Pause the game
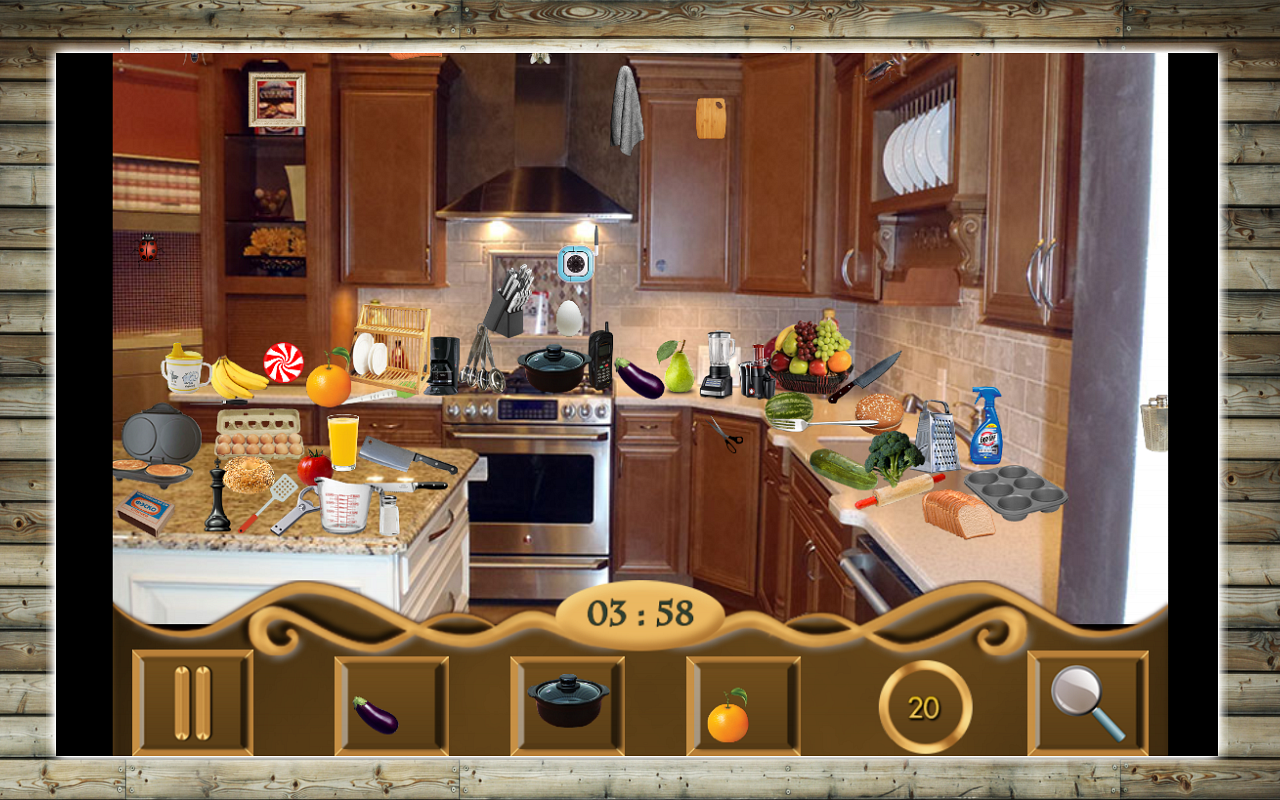This screenshot has height=800, width=1280. [x=192, y=701]
